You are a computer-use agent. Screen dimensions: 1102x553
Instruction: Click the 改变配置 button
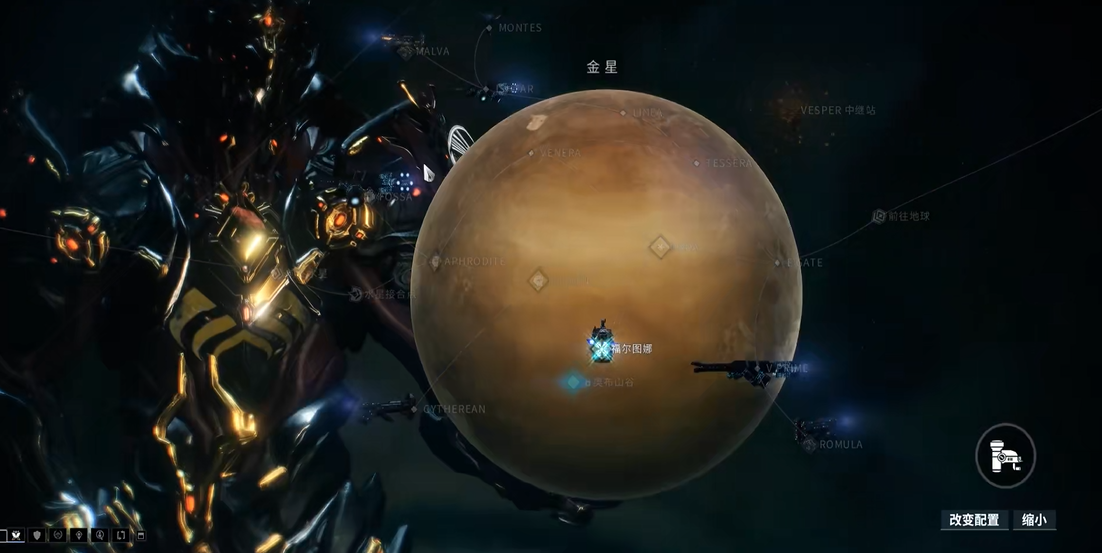[974, 520]
